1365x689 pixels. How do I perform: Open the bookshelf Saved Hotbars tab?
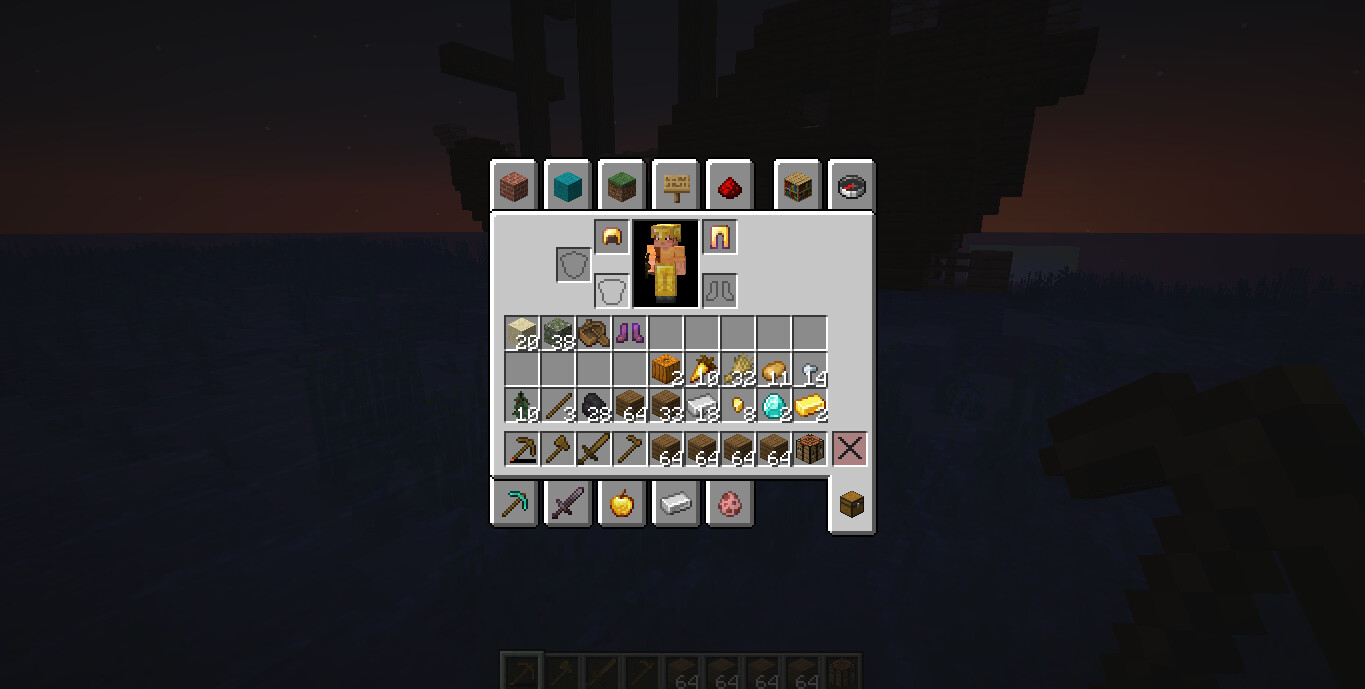[798, 186]
